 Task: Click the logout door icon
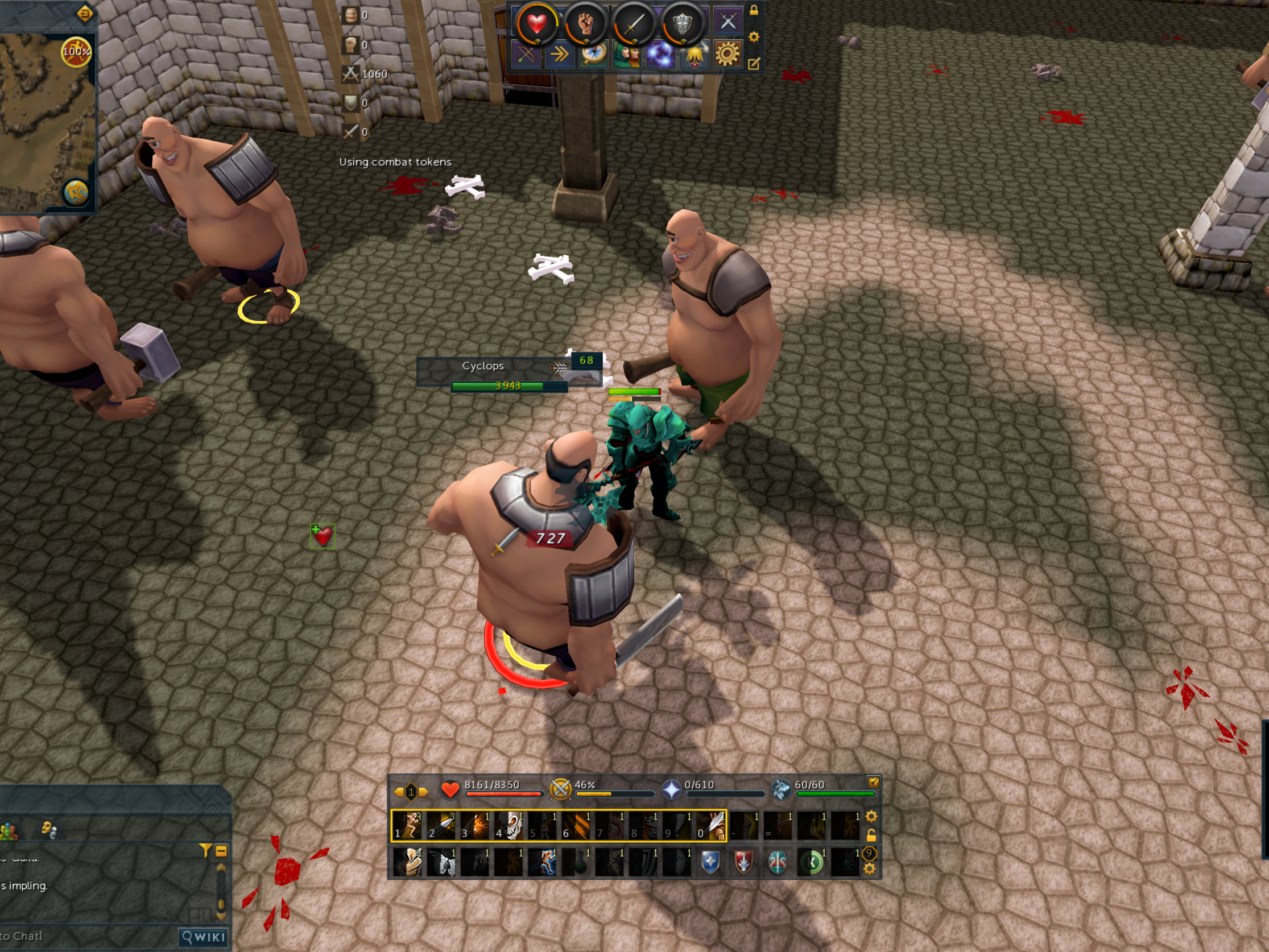point(85,13)
